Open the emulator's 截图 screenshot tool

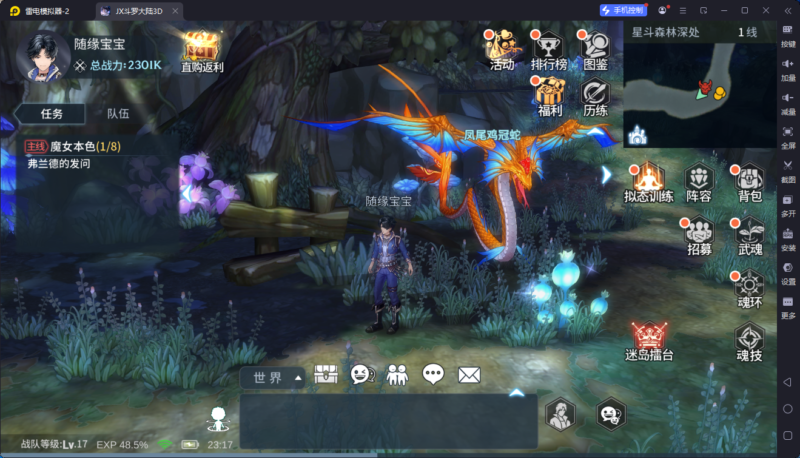pyautogui.click(x=788, y=173)
